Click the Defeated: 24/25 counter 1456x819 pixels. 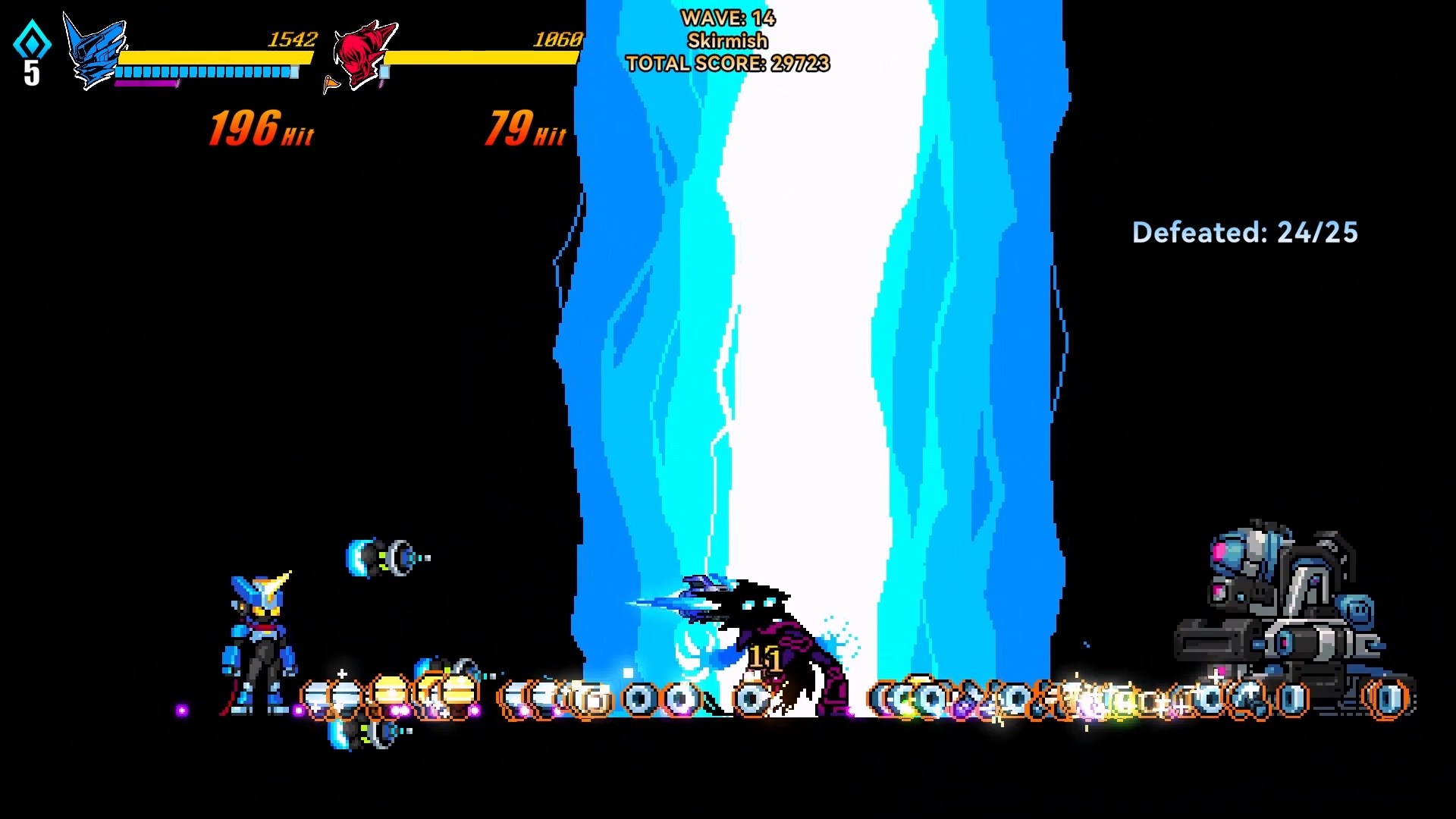(x=1244, y=233)
